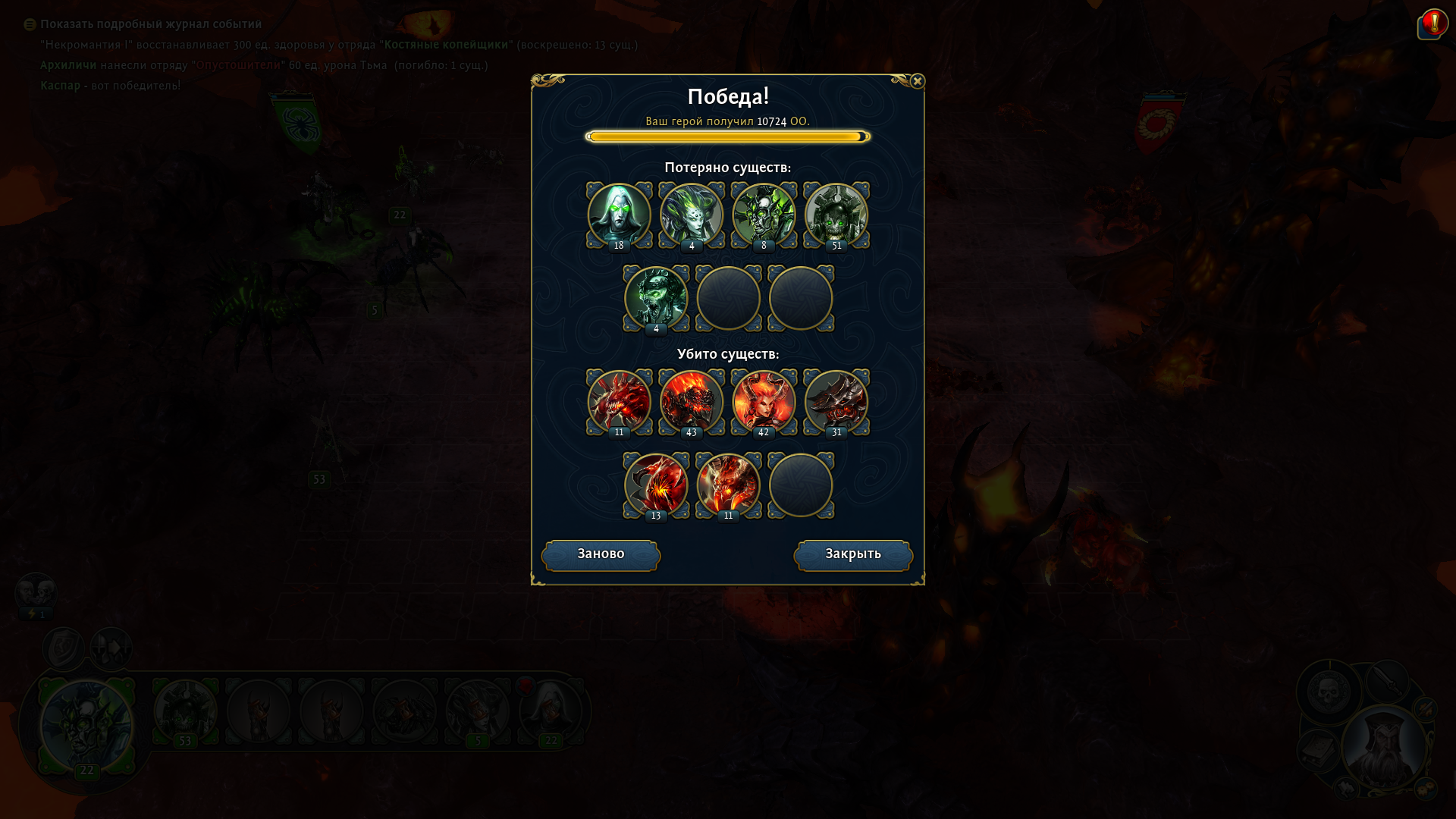Select the lost creature portrait showing 8

point(764,215)
